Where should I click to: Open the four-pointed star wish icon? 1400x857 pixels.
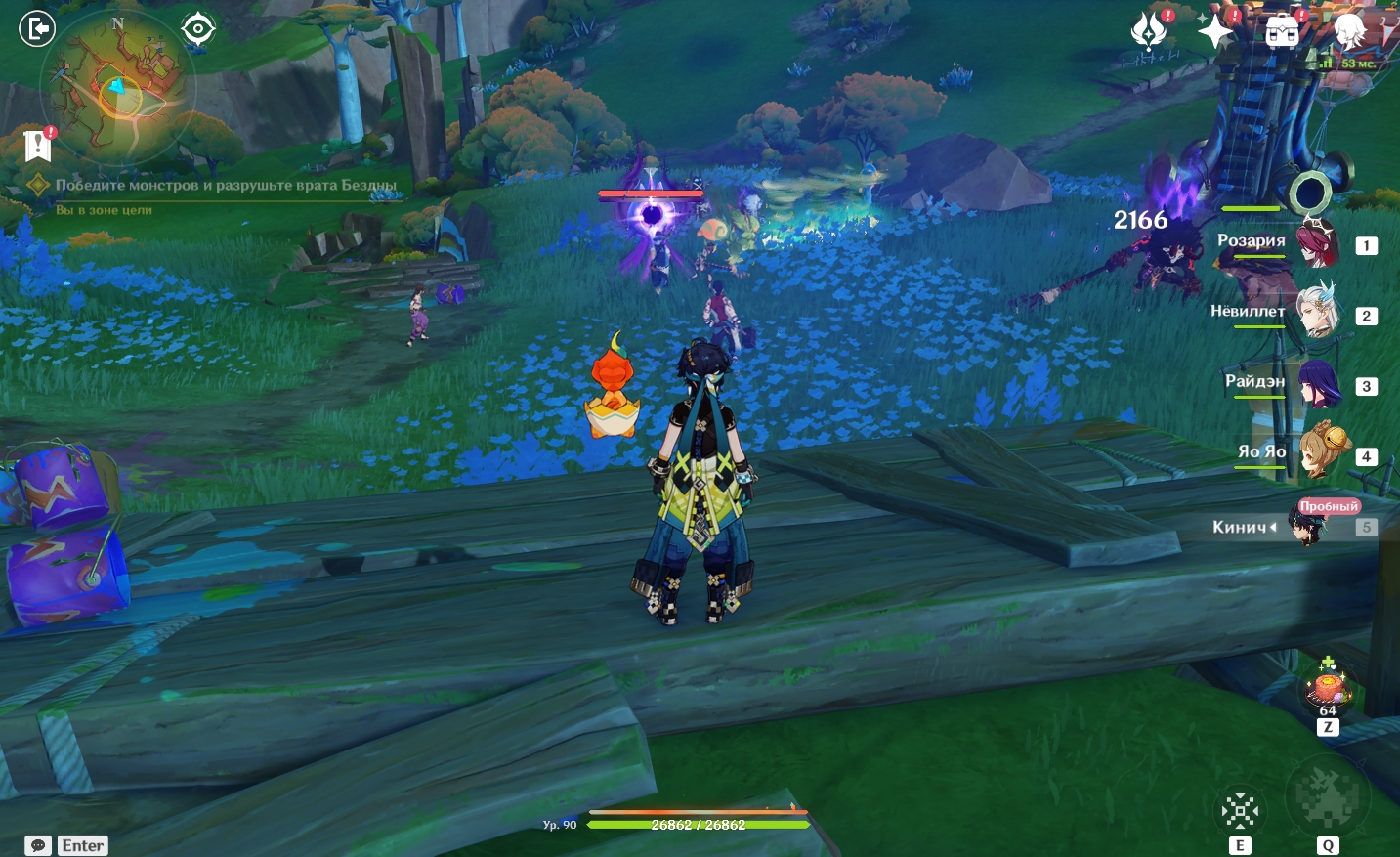1215,31
